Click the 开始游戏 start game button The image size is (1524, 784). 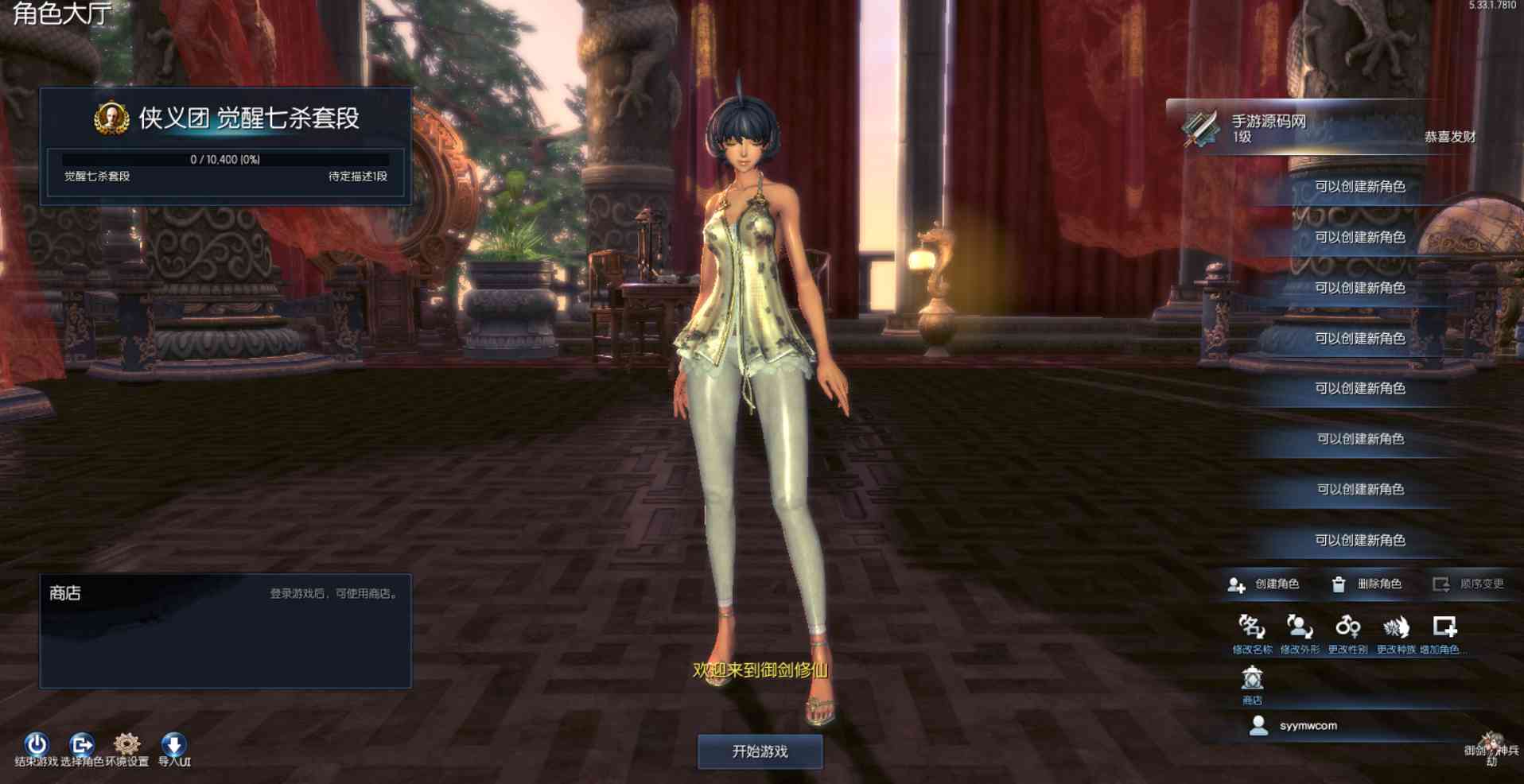click(760, 751)
